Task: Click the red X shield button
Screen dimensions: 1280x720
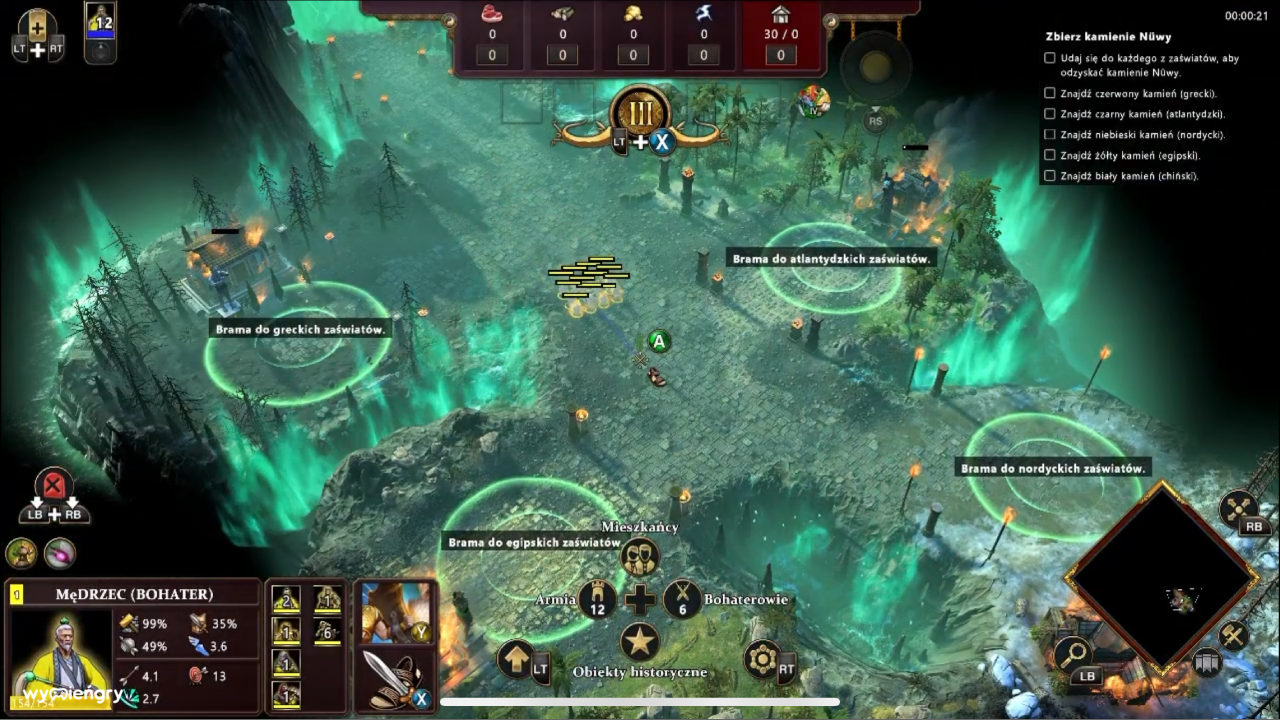Action: click(x=54, y=487)
